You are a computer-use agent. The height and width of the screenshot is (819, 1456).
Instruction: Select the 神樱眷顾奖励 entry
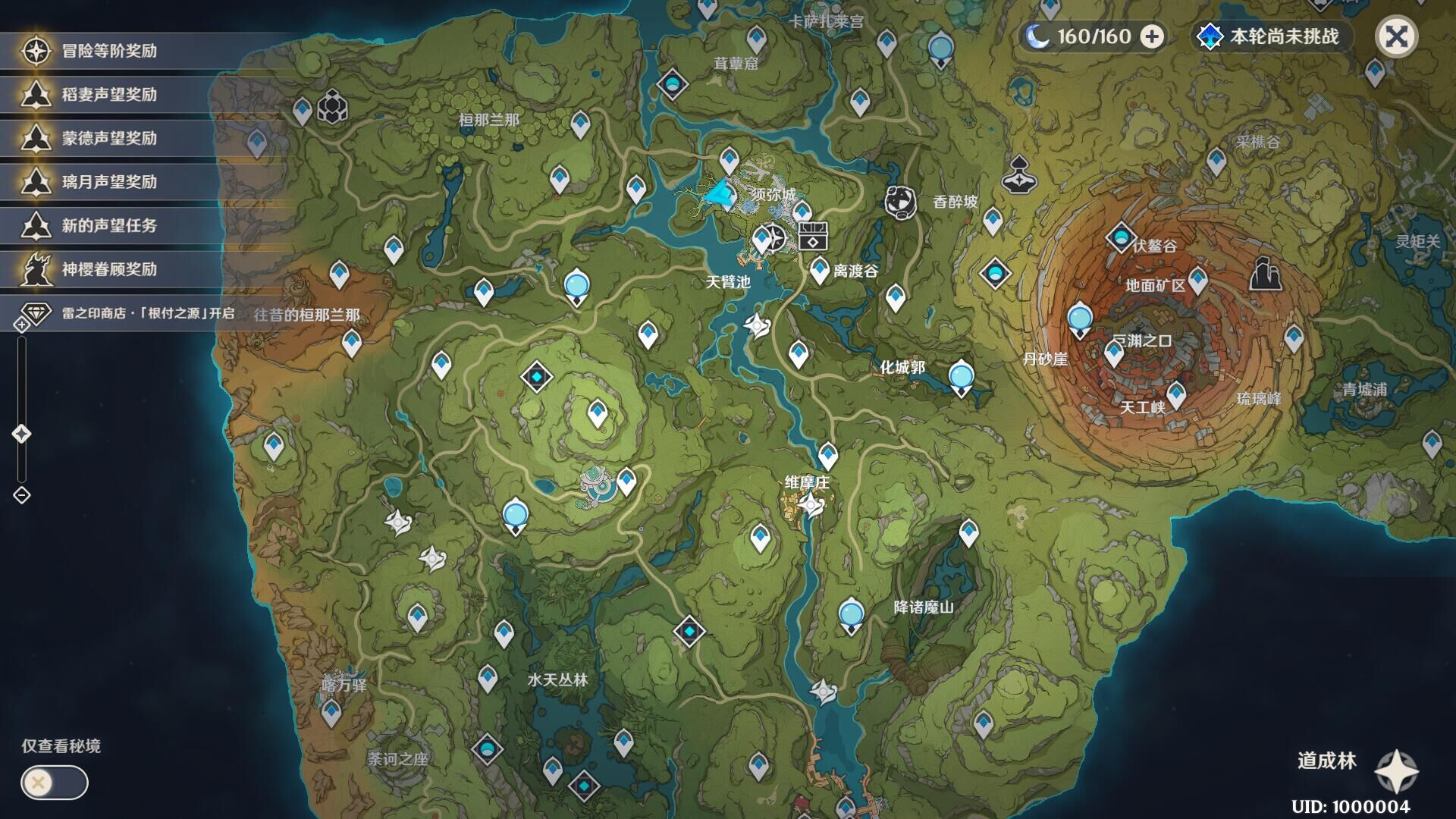click(109, 269)
